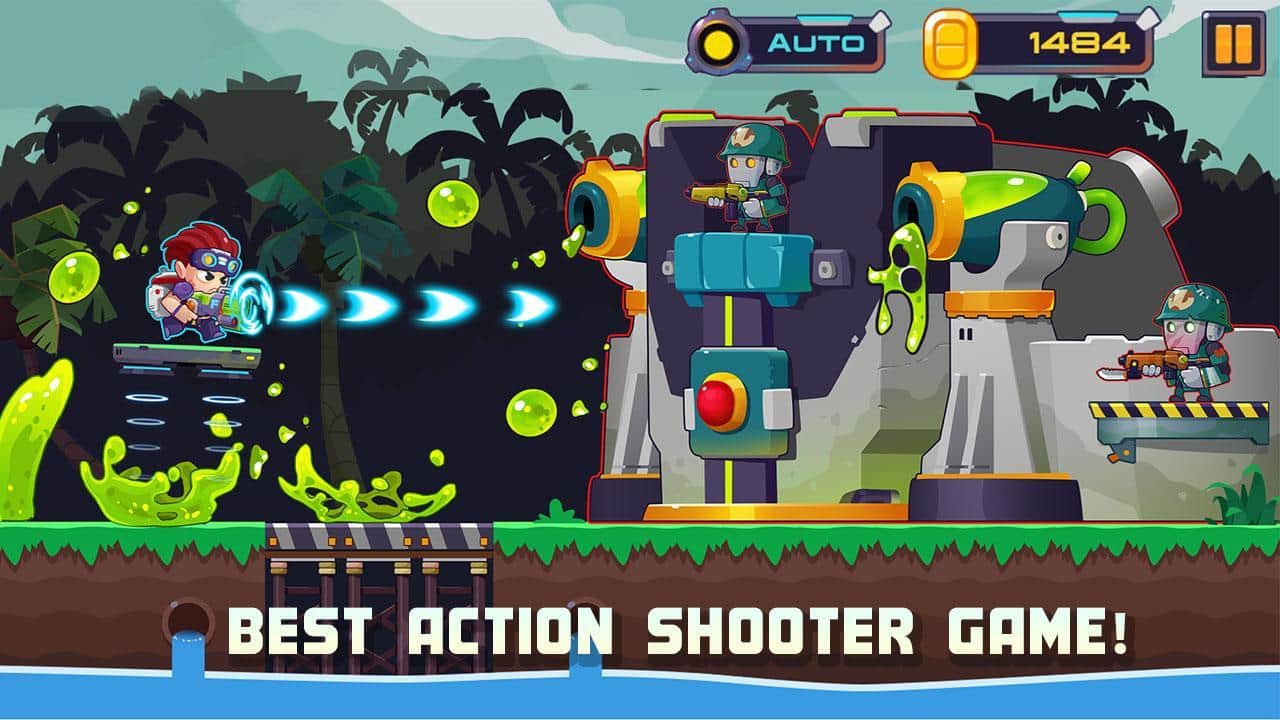Image resolution: width=1280 pixels, height=720 pixels.
Task: Click the white tab beside the pause button
Action: tap(1148, 20)
